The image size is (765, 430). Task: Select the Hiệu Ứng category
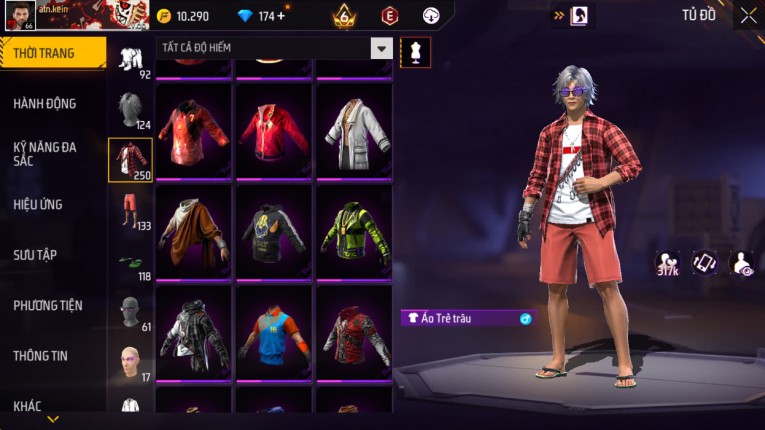[38, 204]
